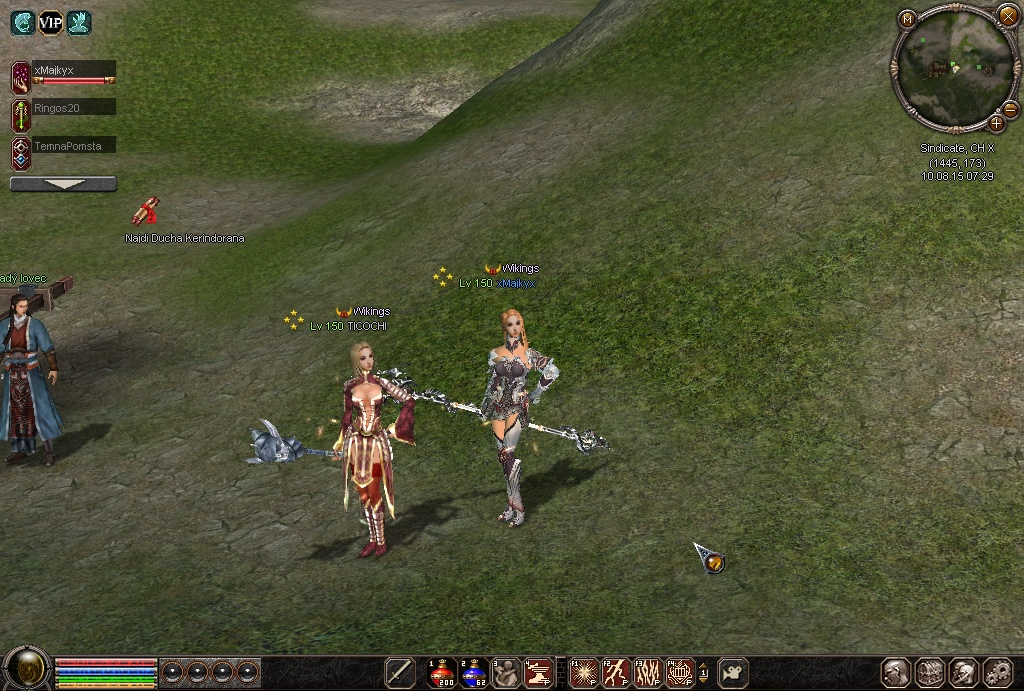This screenshot has width=1024, height=691.
Task: Select party member Ringos20
Action: click(x=72, y=107)
